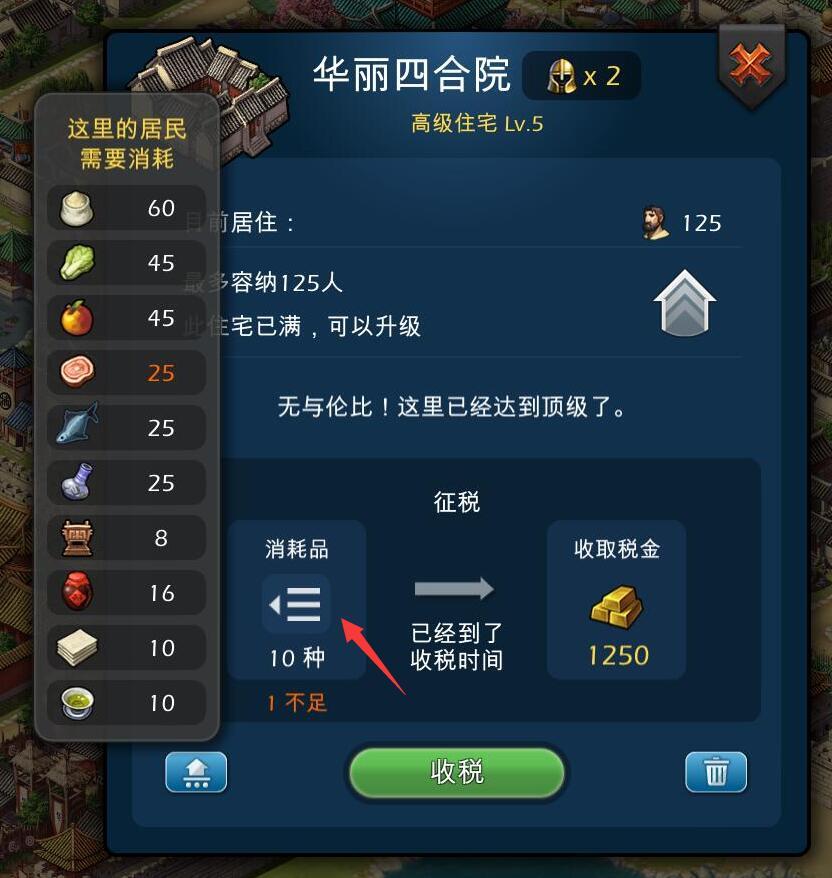This screenshot has width=832, height=878.
Task: Select the rice sack consumable row
Action: pos(126,208)
